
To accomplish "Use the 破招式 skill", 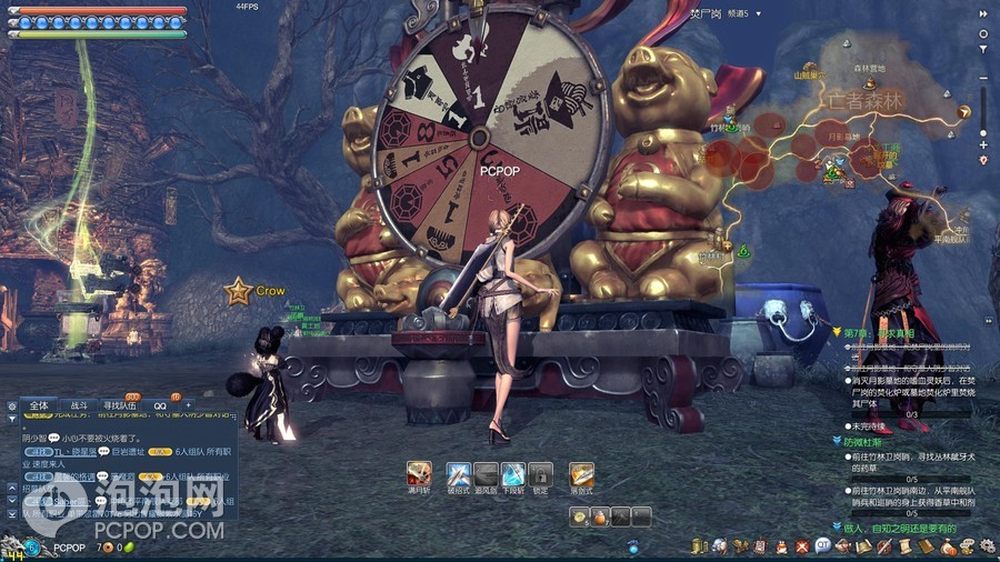I will [x=458, y=473].
